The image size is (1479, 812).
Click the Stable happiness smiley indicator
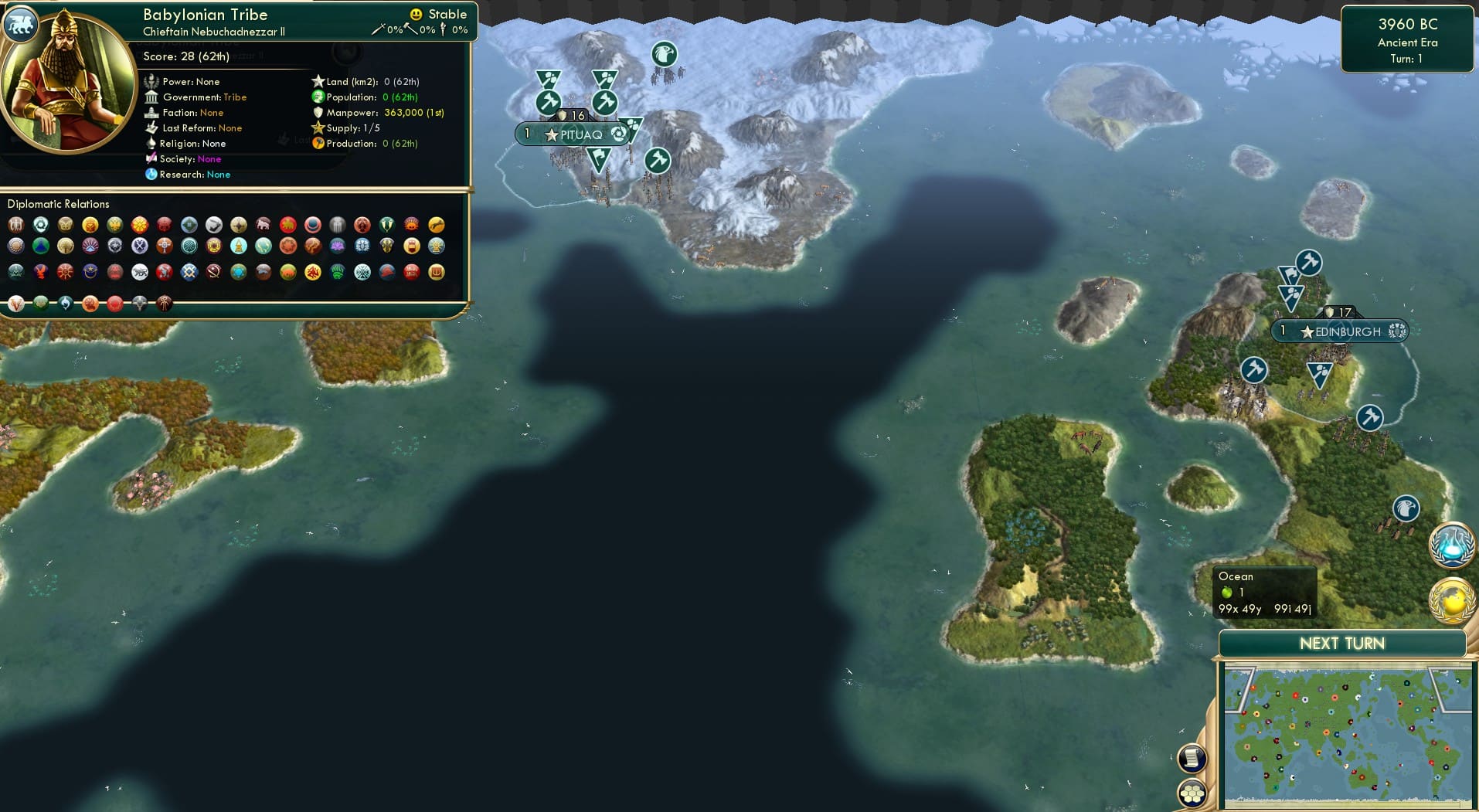click(x=416, y=13)
